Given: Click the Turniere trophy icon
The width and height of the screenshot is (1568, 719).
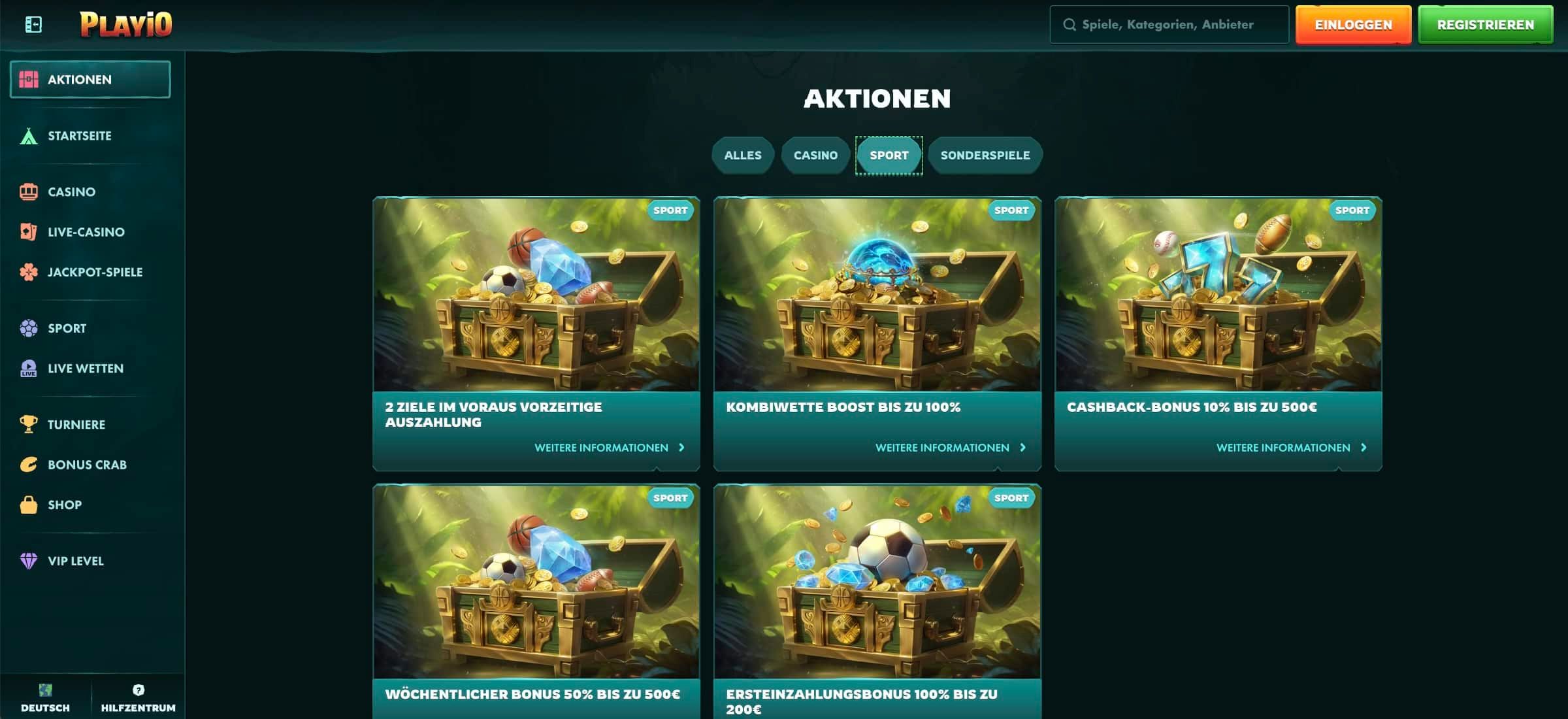Looking at the screenshot, I should [x=29, y=424].
